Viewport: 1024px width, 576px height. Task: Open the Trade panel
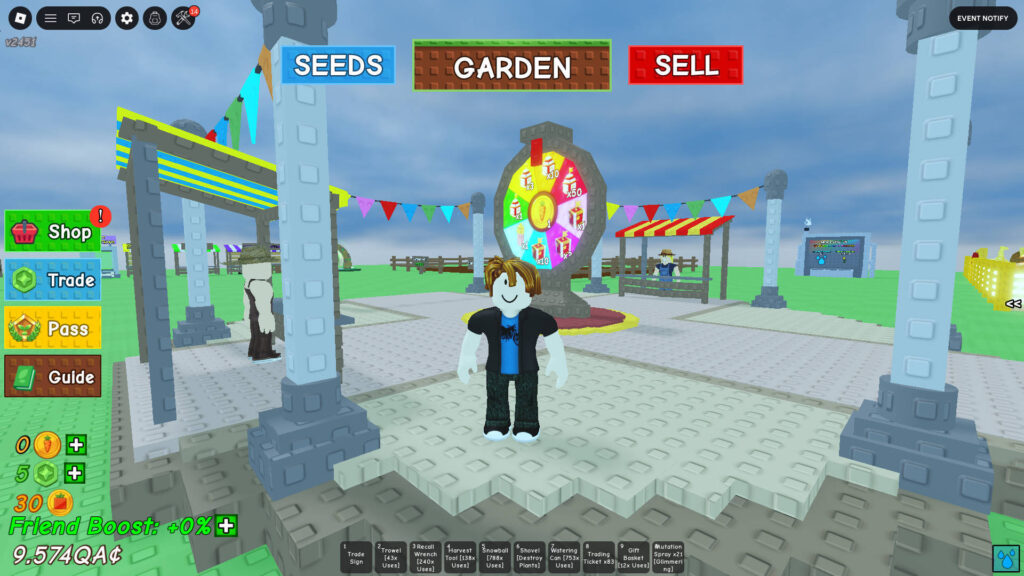point(53,280)
